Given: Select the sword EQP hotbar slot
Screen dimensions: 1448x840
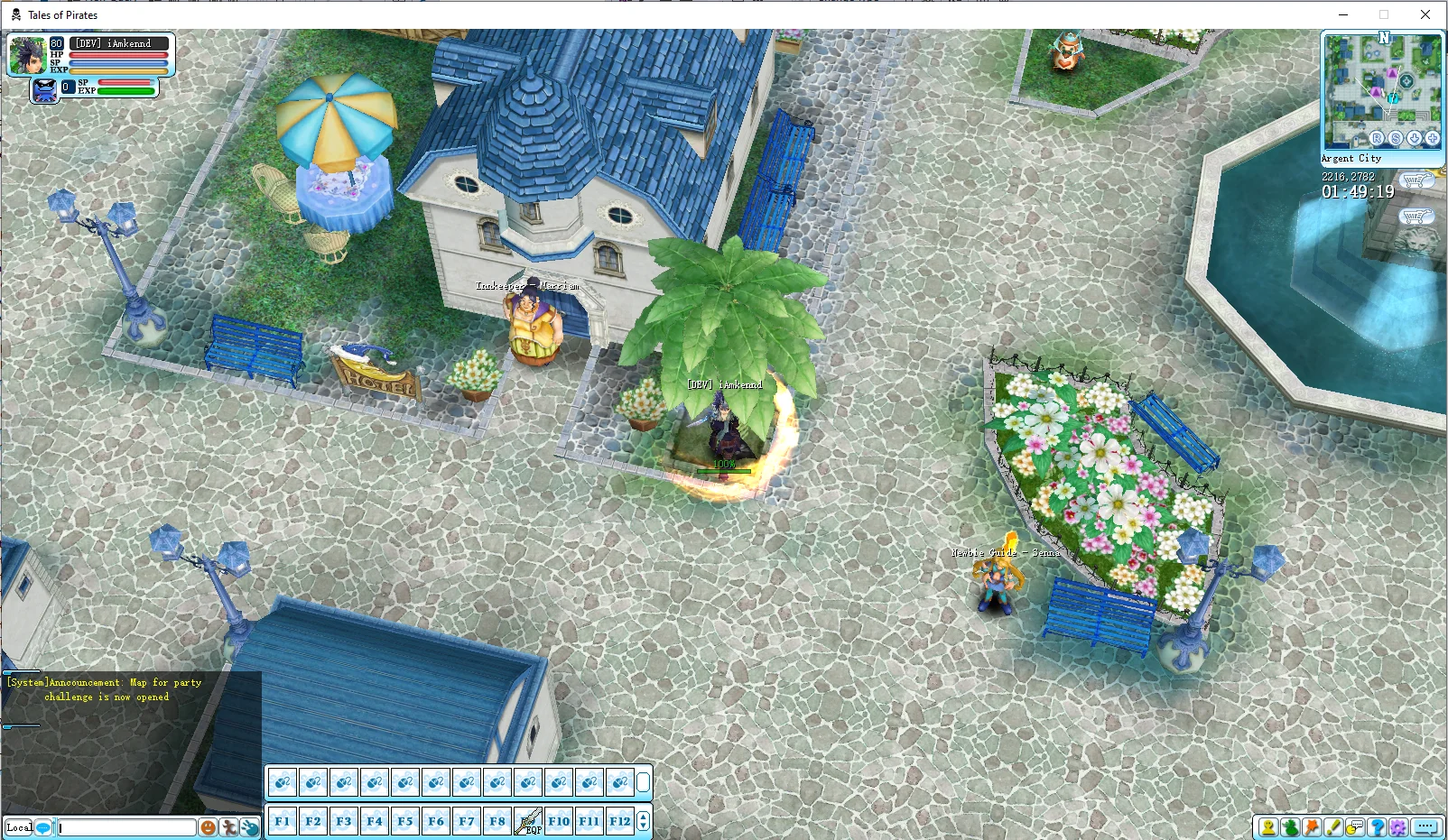Looking at the screenshot, I should [x=528, y=821].
